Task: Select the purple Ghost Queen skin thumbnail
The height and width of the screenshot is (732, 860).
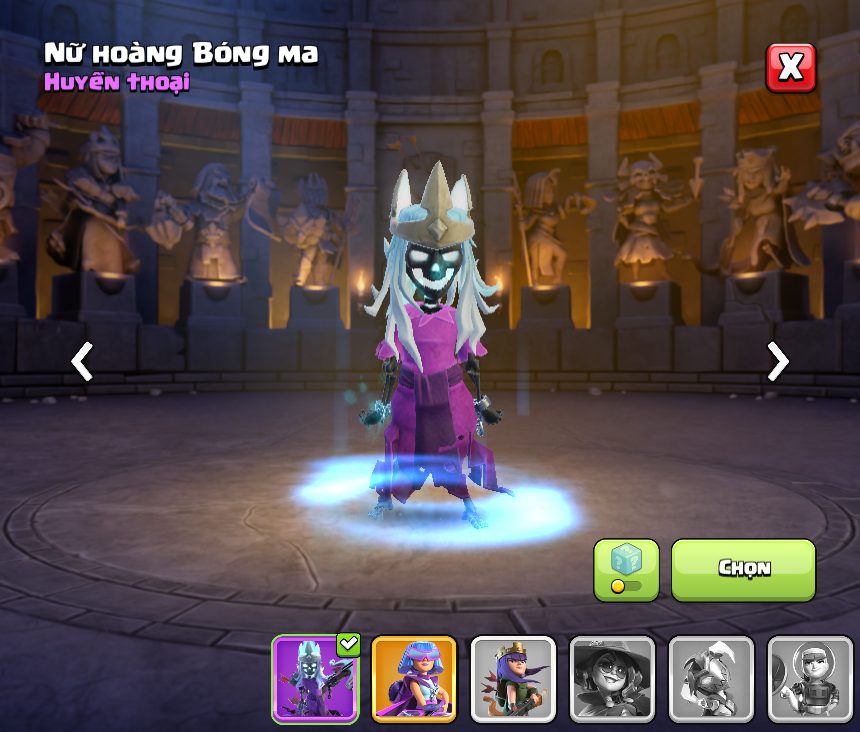Action: (315, 679)
